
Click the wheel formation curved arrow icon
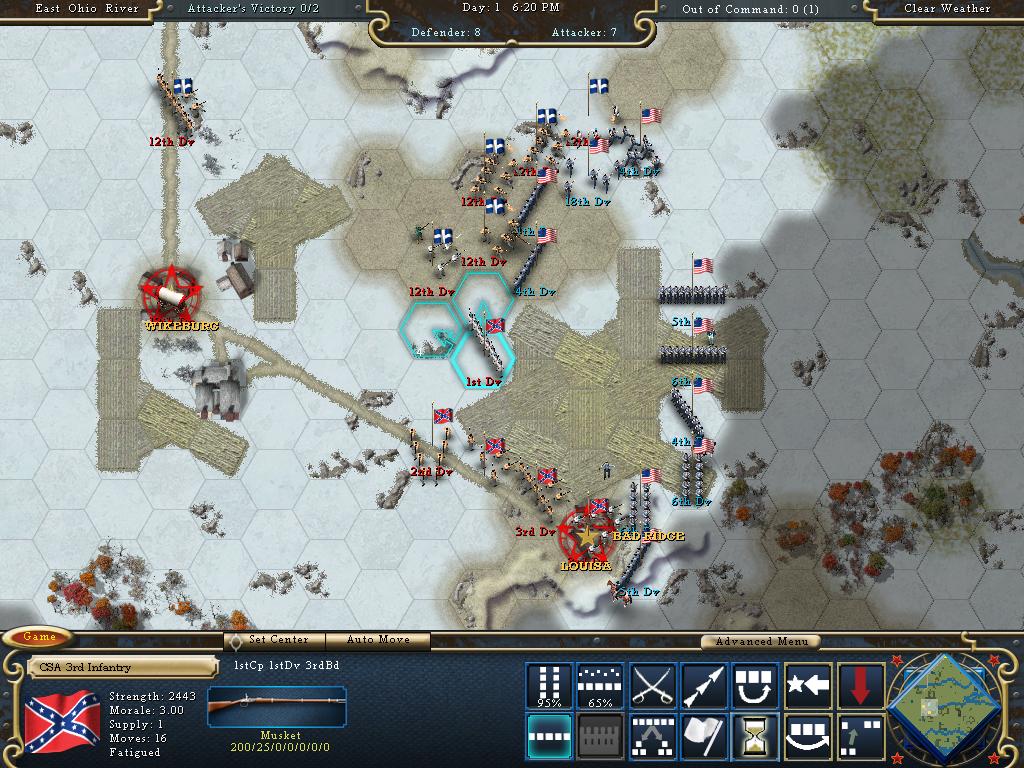tap(808, 736)
